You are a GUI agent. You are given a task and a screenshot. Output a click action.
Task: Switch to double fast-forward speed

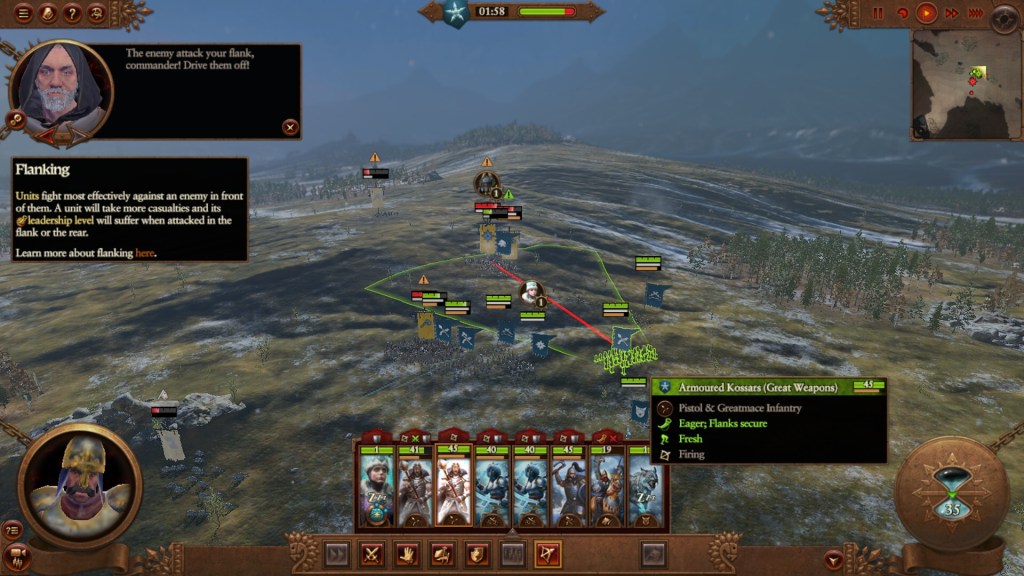tap(950, 13)
